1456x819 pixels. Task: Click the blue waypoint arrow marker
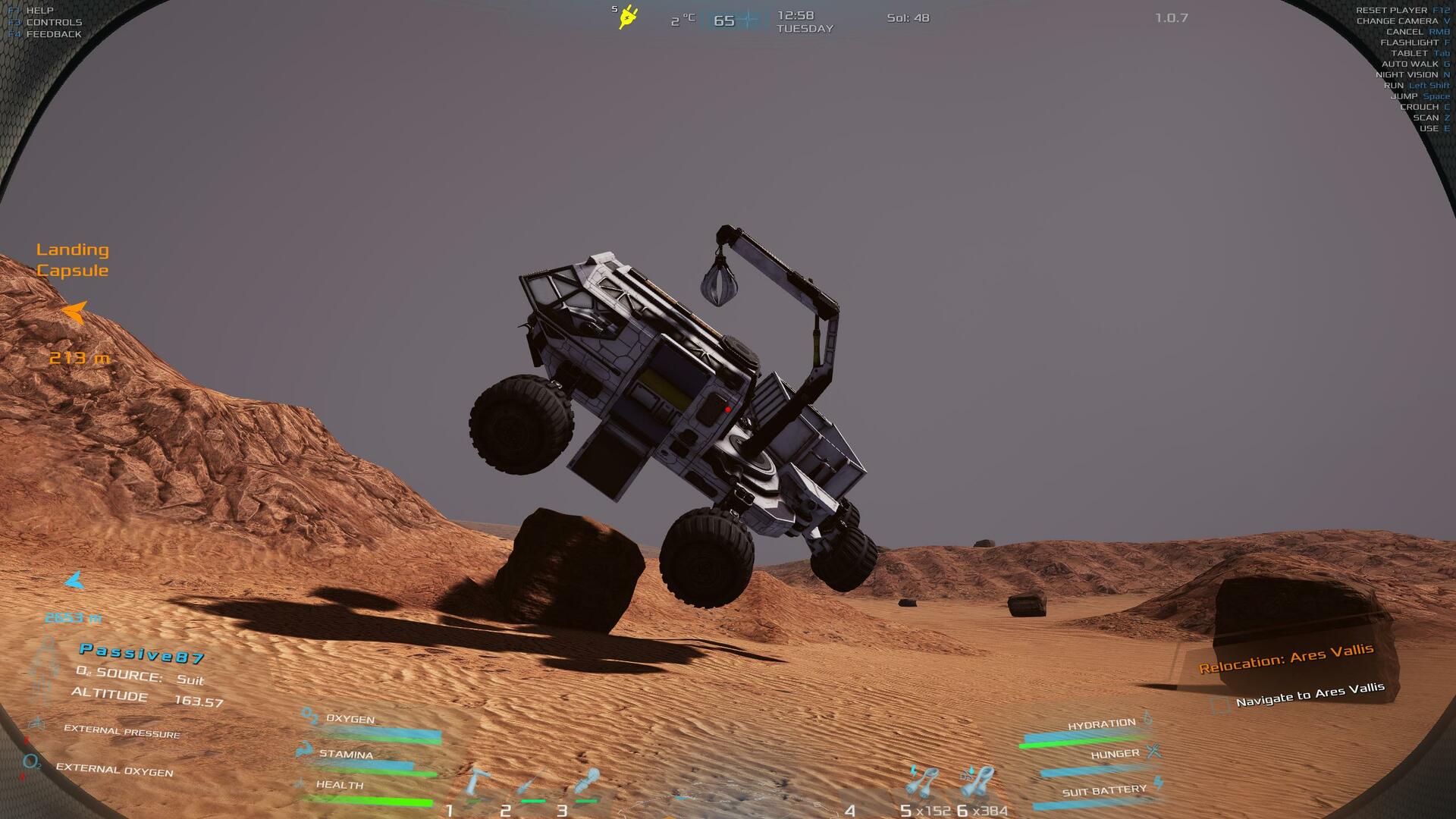pos(74,582)
